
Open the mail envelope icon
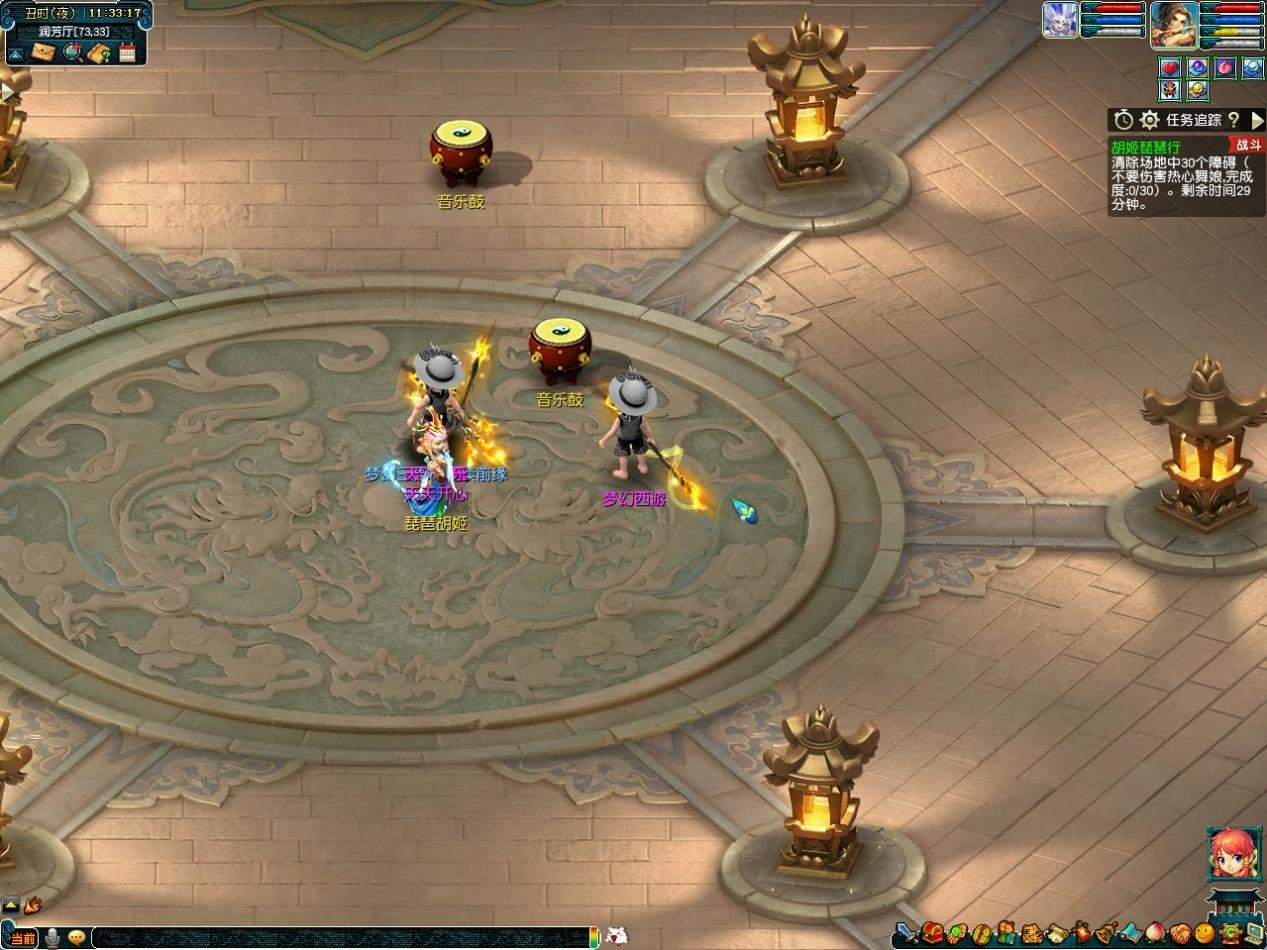tap(43, 52)
